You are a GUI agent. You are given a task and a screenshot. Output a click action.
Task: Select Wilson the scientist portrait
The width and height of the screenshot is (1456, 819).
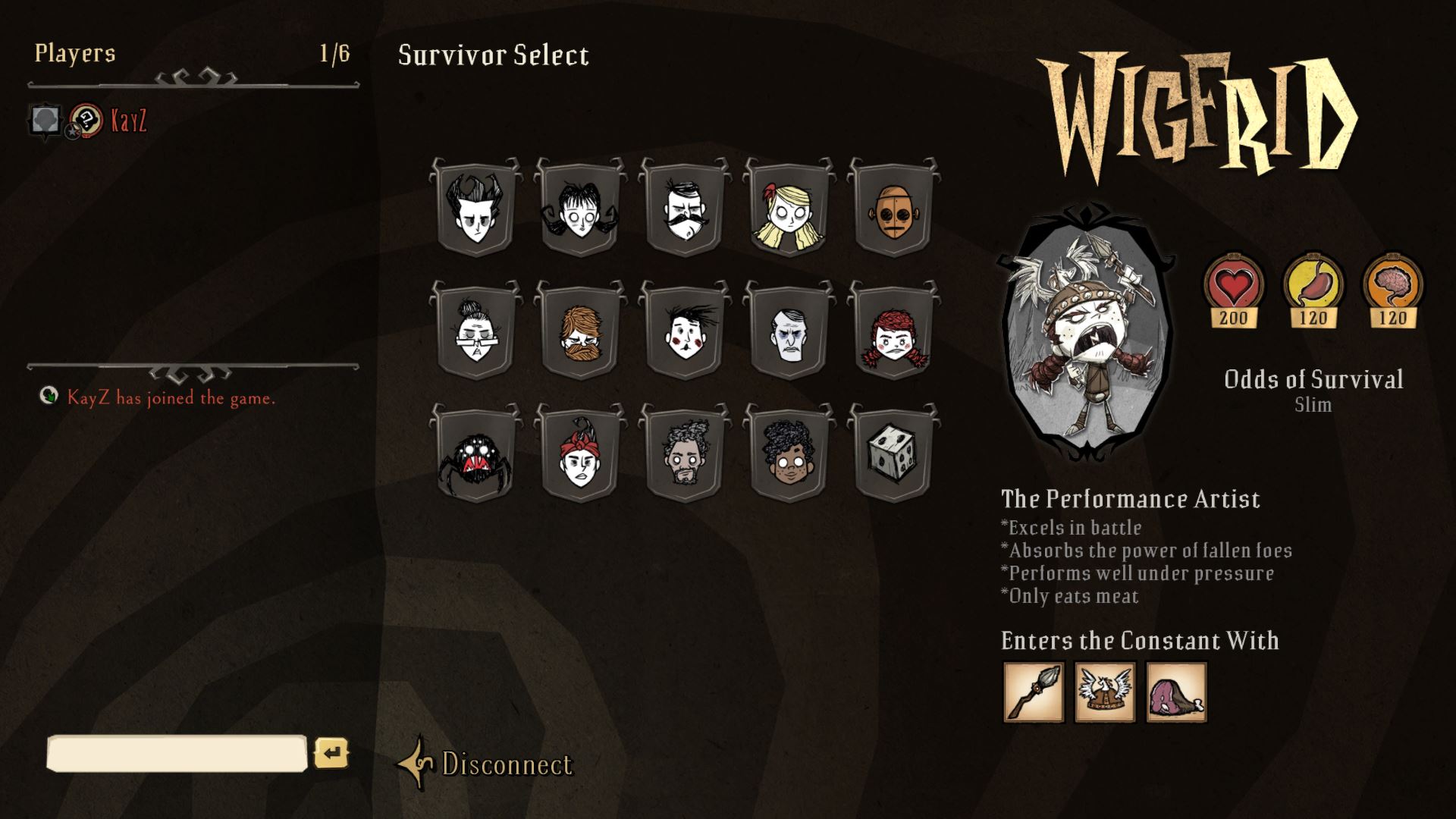(475, 208)
